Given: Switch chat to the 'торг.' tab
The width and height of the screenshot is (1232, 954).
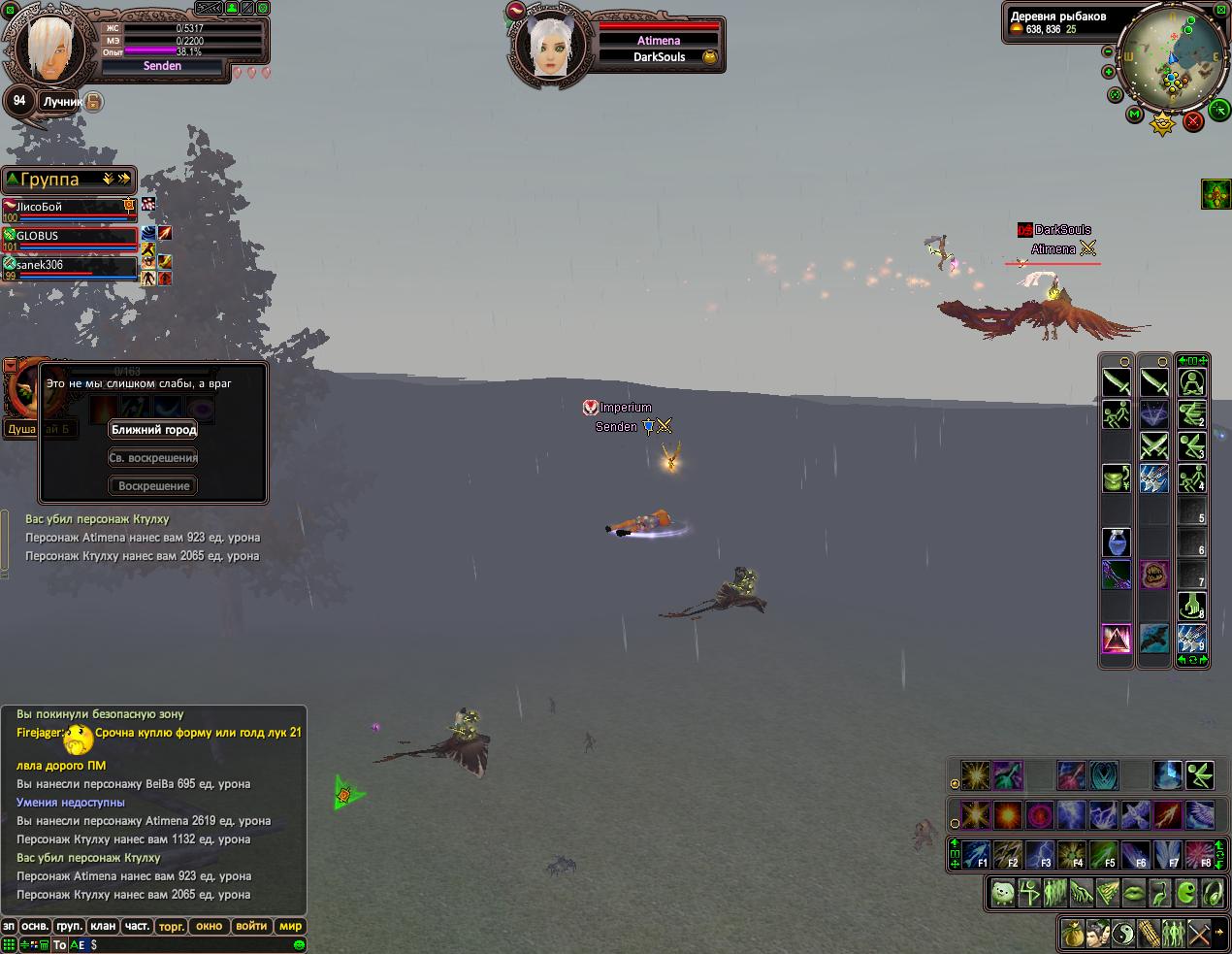Looking at the screenshot, I should 172,926.
